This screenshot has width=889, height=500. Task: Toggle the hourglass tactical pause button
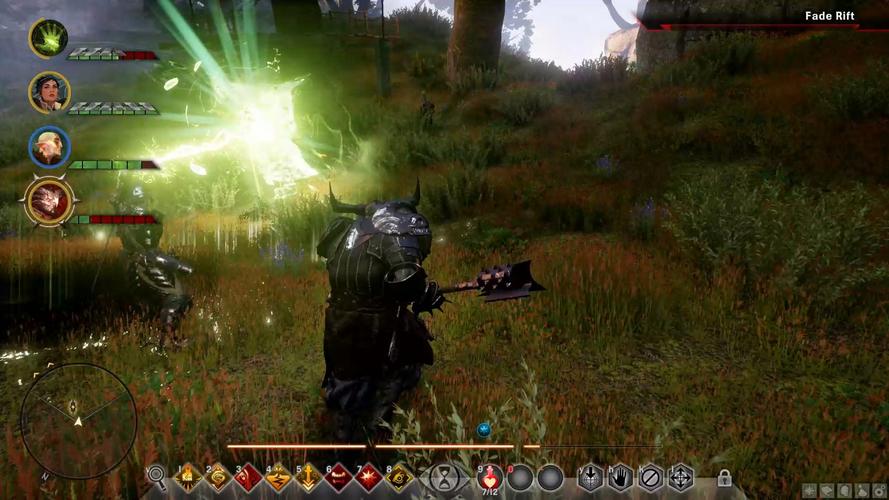click(443, 477)
